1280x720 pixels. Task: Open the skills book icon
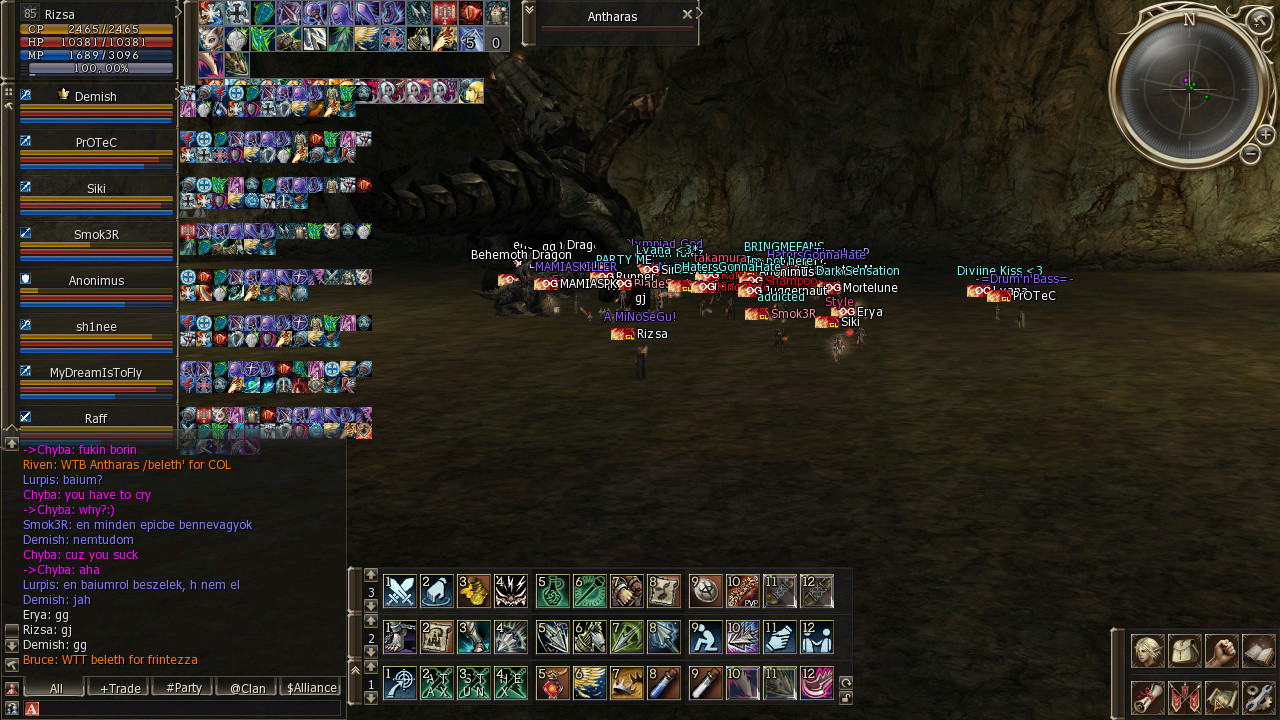[1259, 651]
